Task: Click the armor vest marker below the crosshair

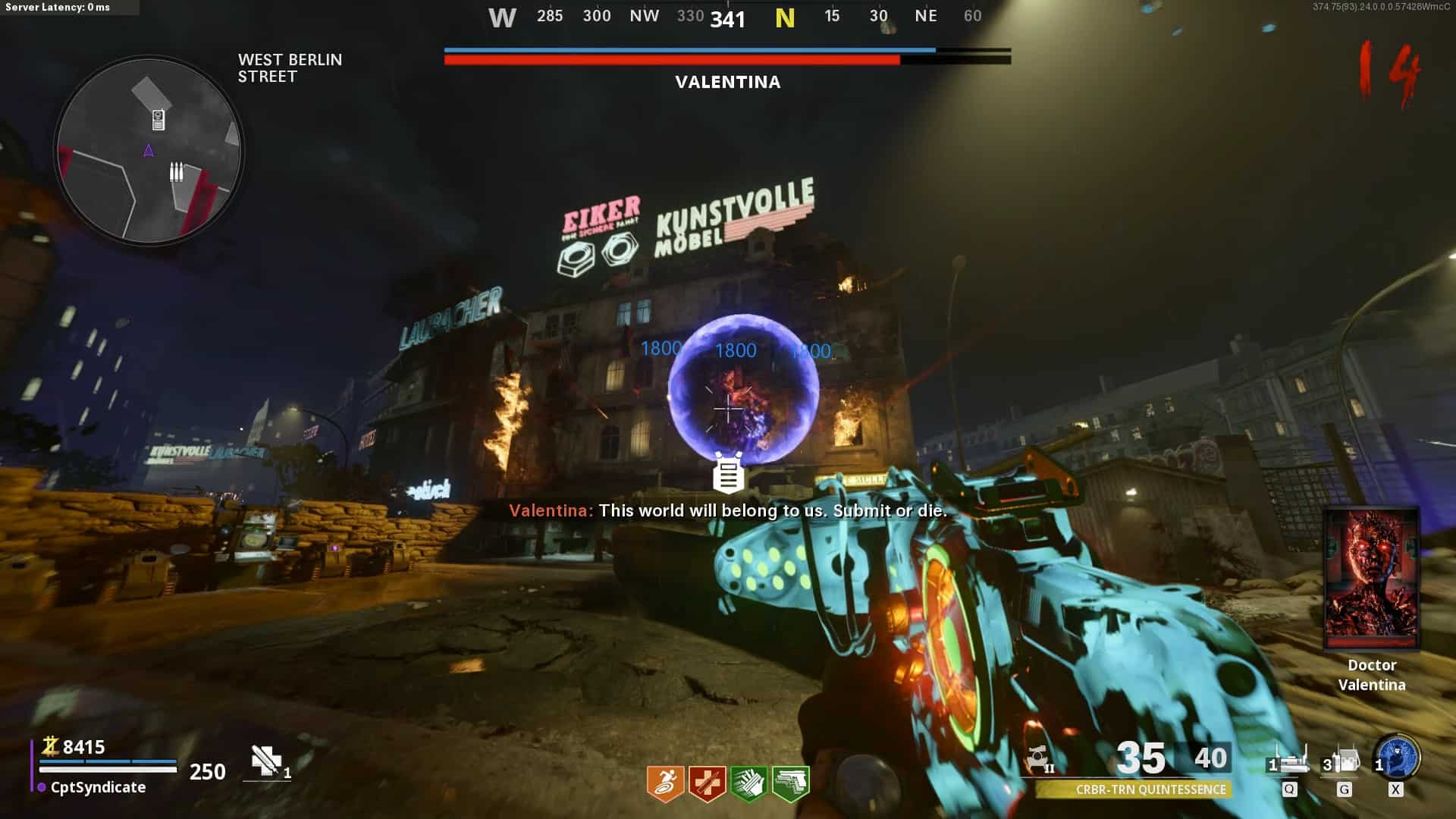Action: click(729, 473)
